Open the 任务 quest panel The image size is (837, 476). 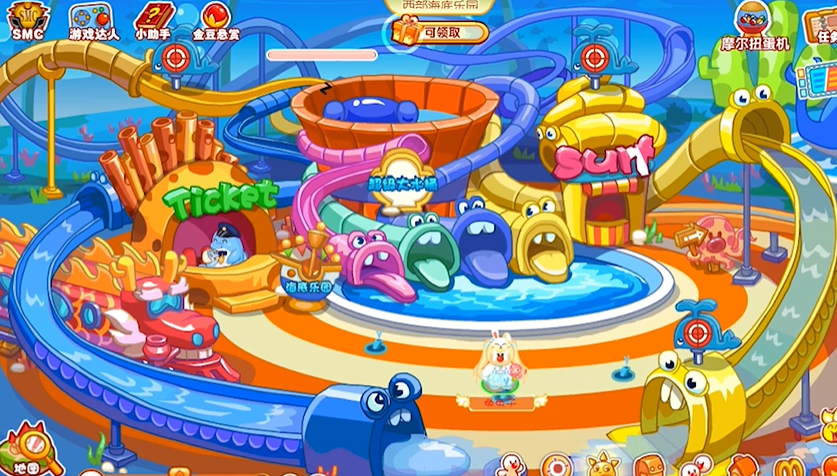pyautogui.click(x=823, y=24)
